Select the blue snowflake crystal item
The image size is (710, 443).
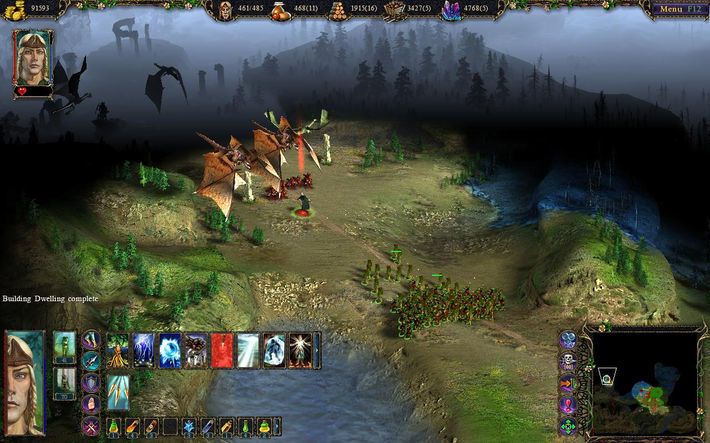[x=189, y=427]
